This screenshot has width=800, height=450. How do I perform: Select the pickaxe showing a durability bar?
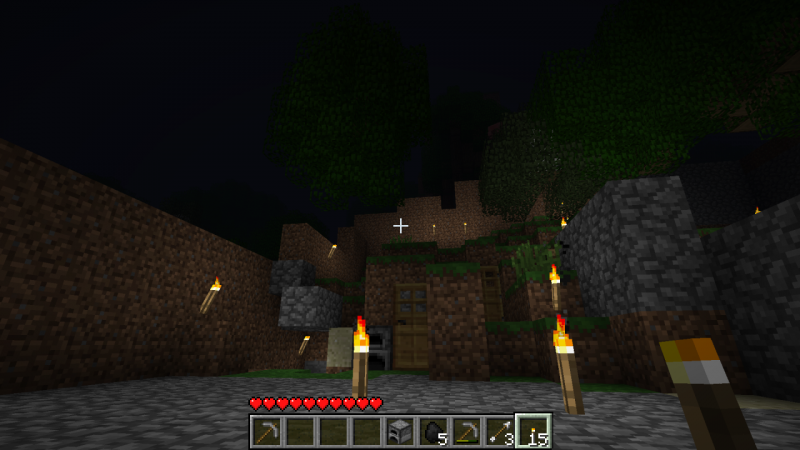click(466, 432)
